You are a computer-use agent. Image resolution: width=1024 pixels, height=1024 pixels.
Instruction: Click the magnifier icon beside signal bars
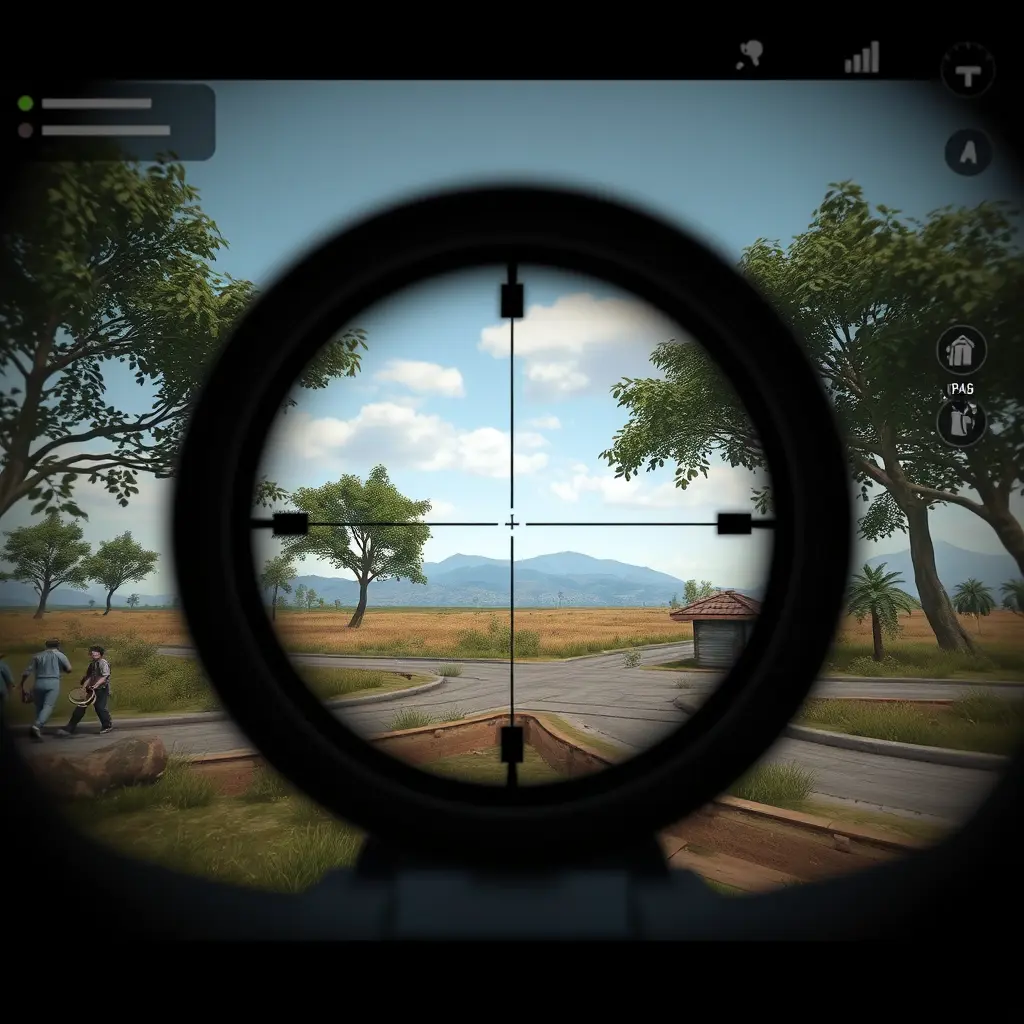[750, 56]
